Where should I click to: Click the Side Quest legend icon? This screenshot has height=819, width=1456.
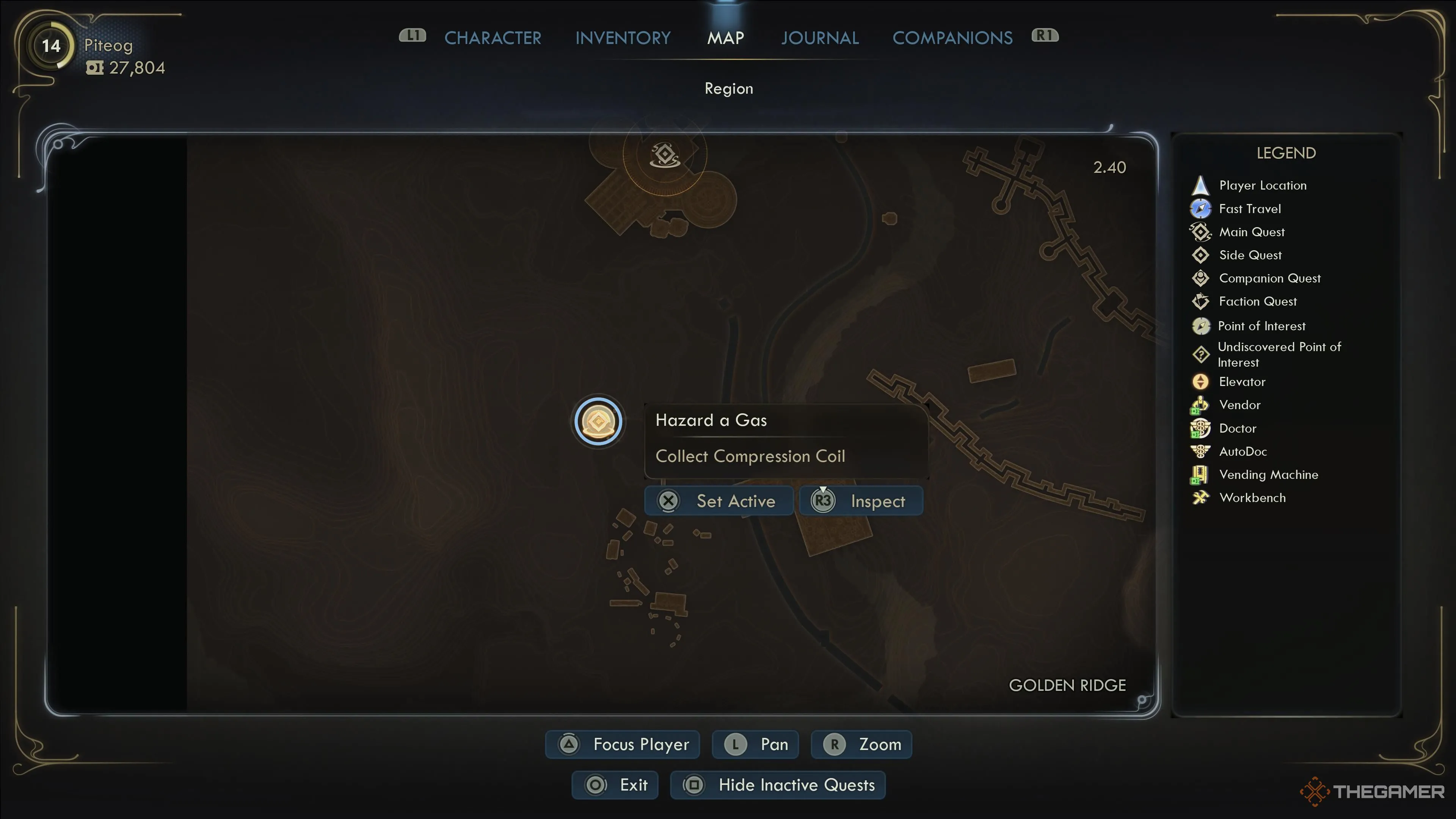[x=1200, y=255]
